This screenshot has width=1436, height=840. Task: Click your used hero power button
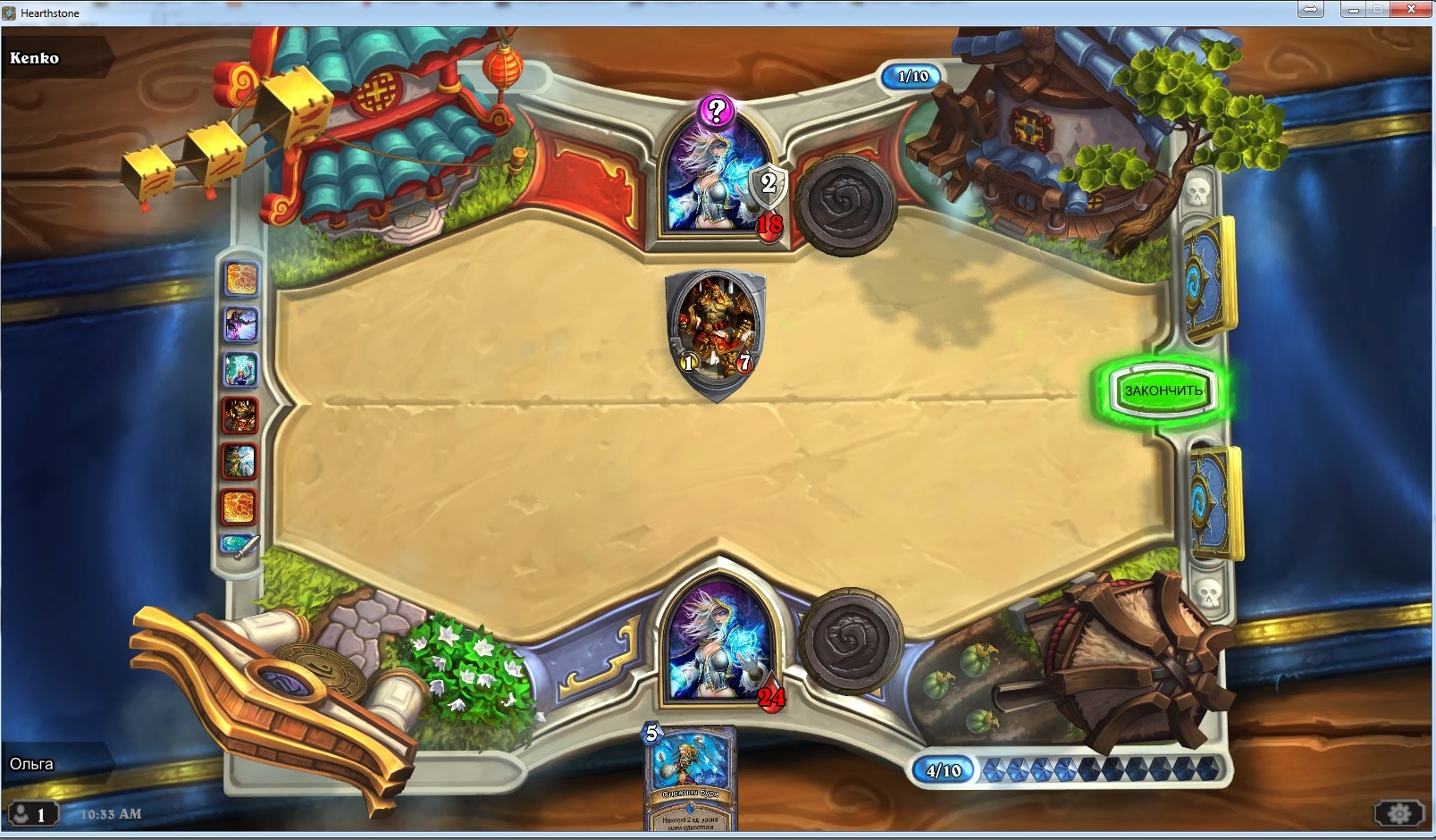click(850, 639)
